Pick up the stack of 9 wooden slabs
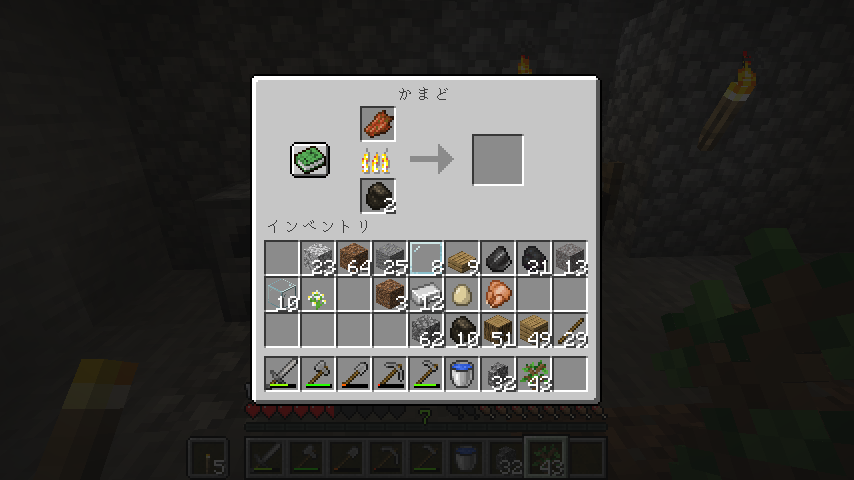 click(462, 259)
